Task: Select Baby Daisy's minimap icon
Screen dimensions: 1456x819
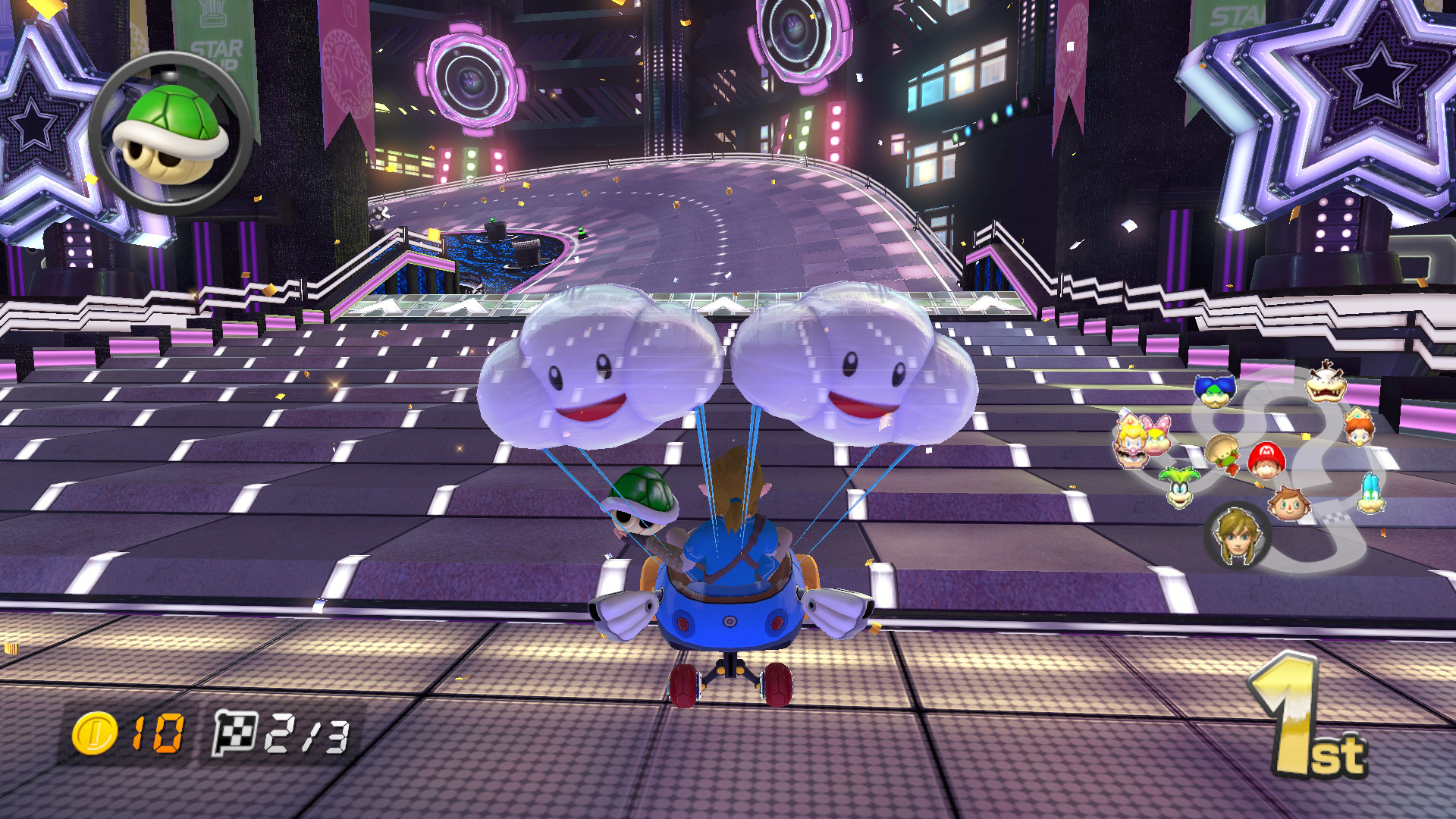Action: (x=1357, y=429)
